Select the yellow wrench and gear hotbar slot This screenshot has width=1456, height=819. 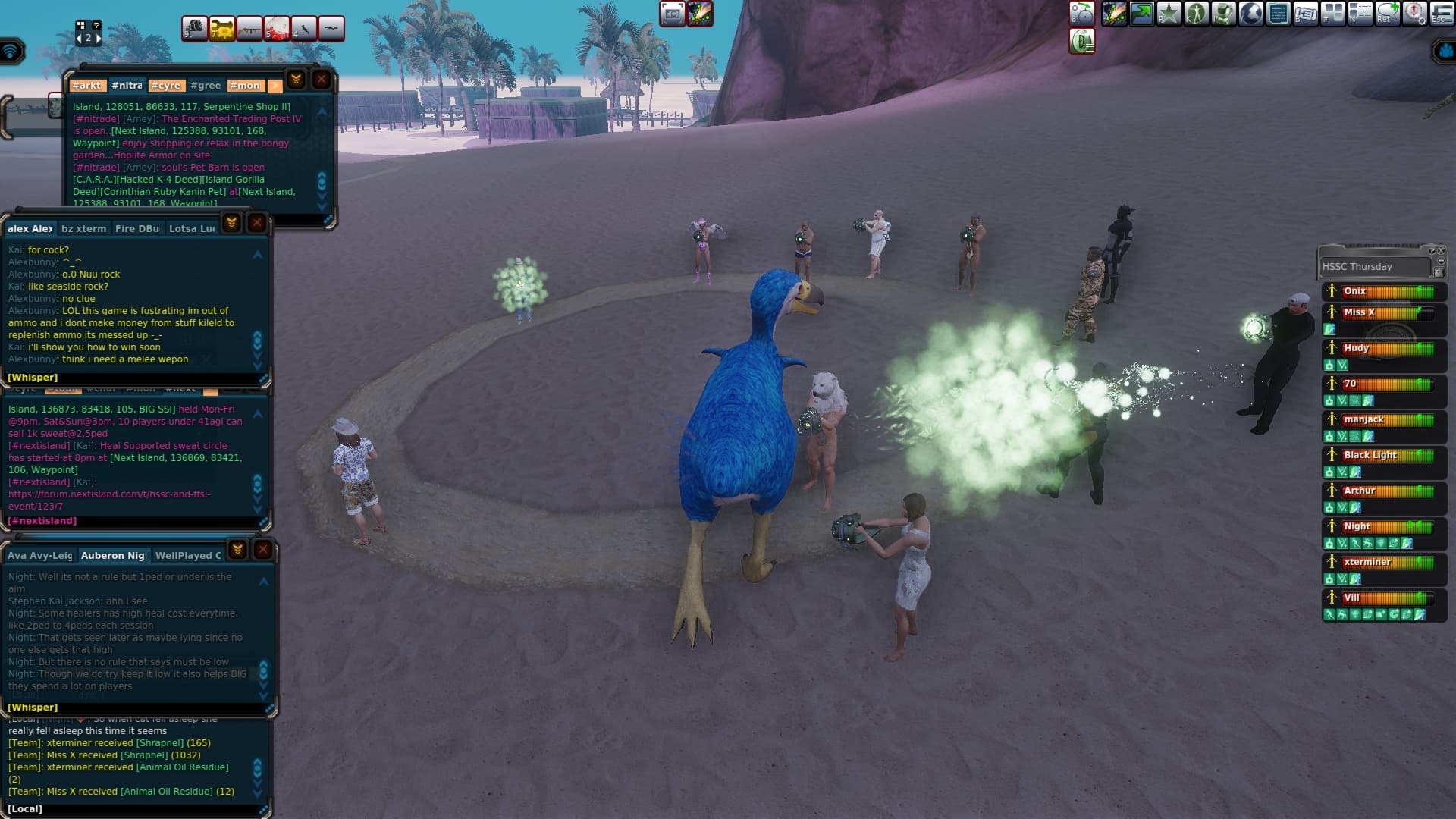click(x=222, y=29)
